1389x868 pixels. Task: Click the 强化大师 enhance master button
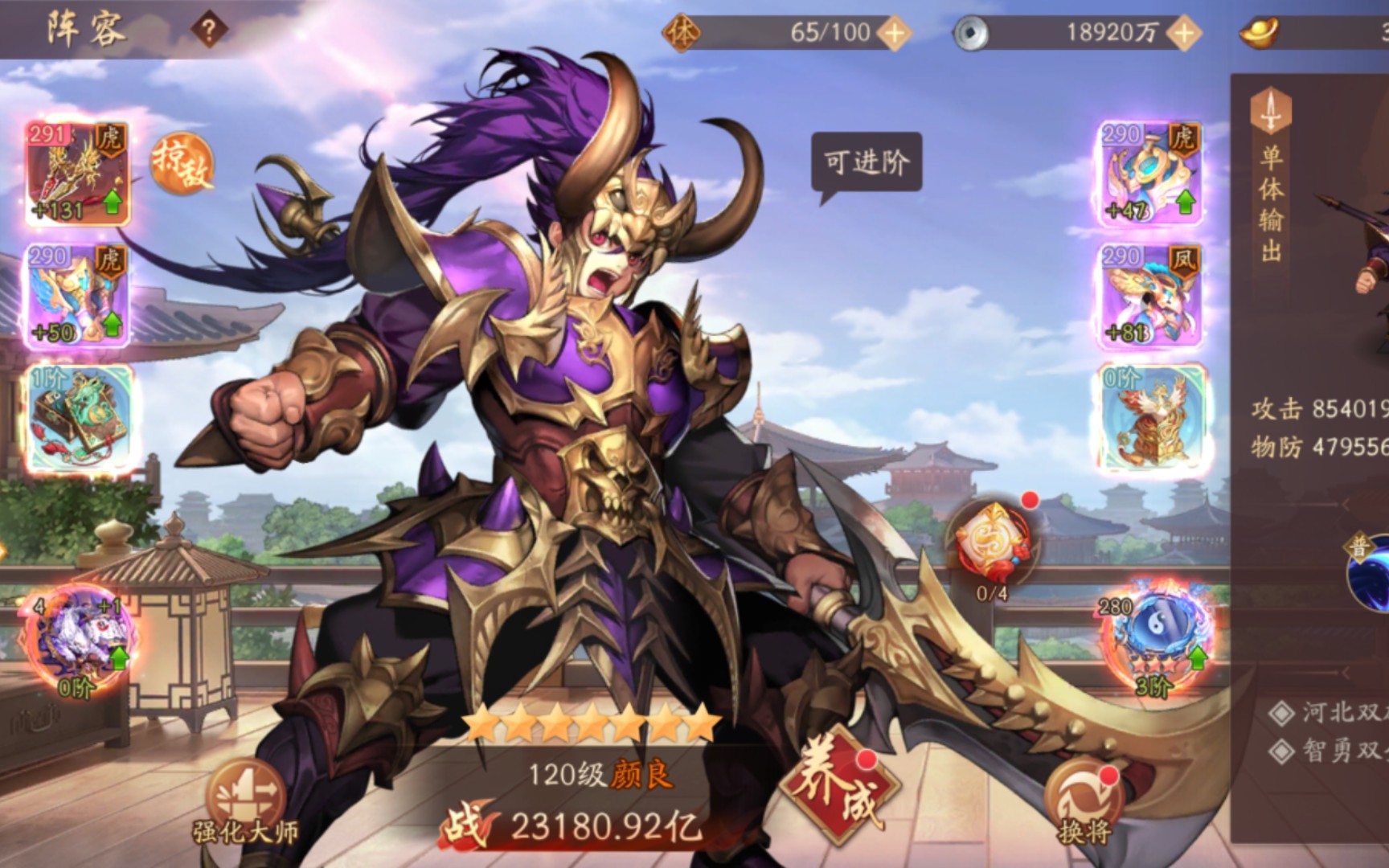245,792
